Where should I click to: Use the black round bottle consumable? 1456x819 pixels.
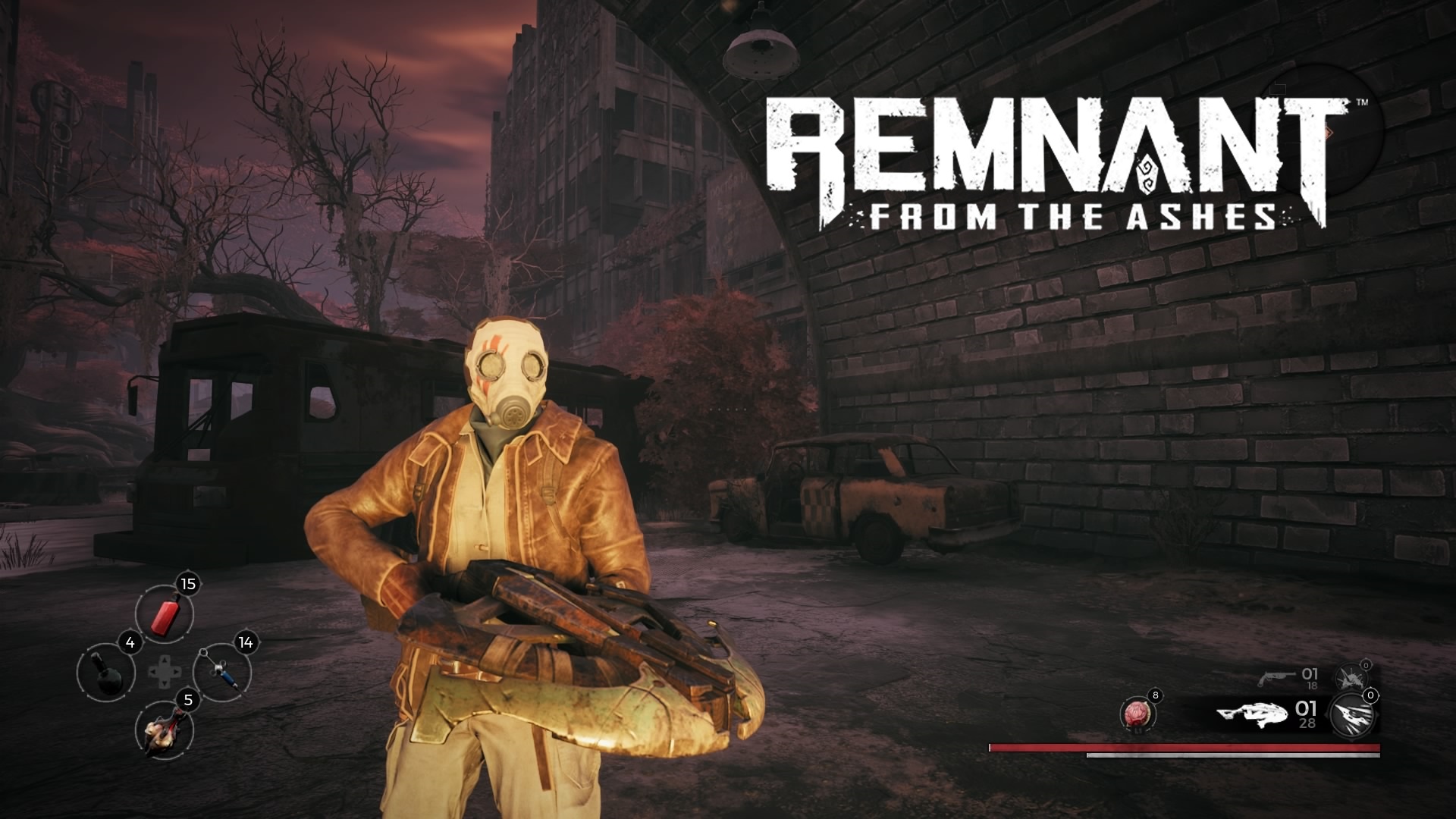tap(106, 673)
